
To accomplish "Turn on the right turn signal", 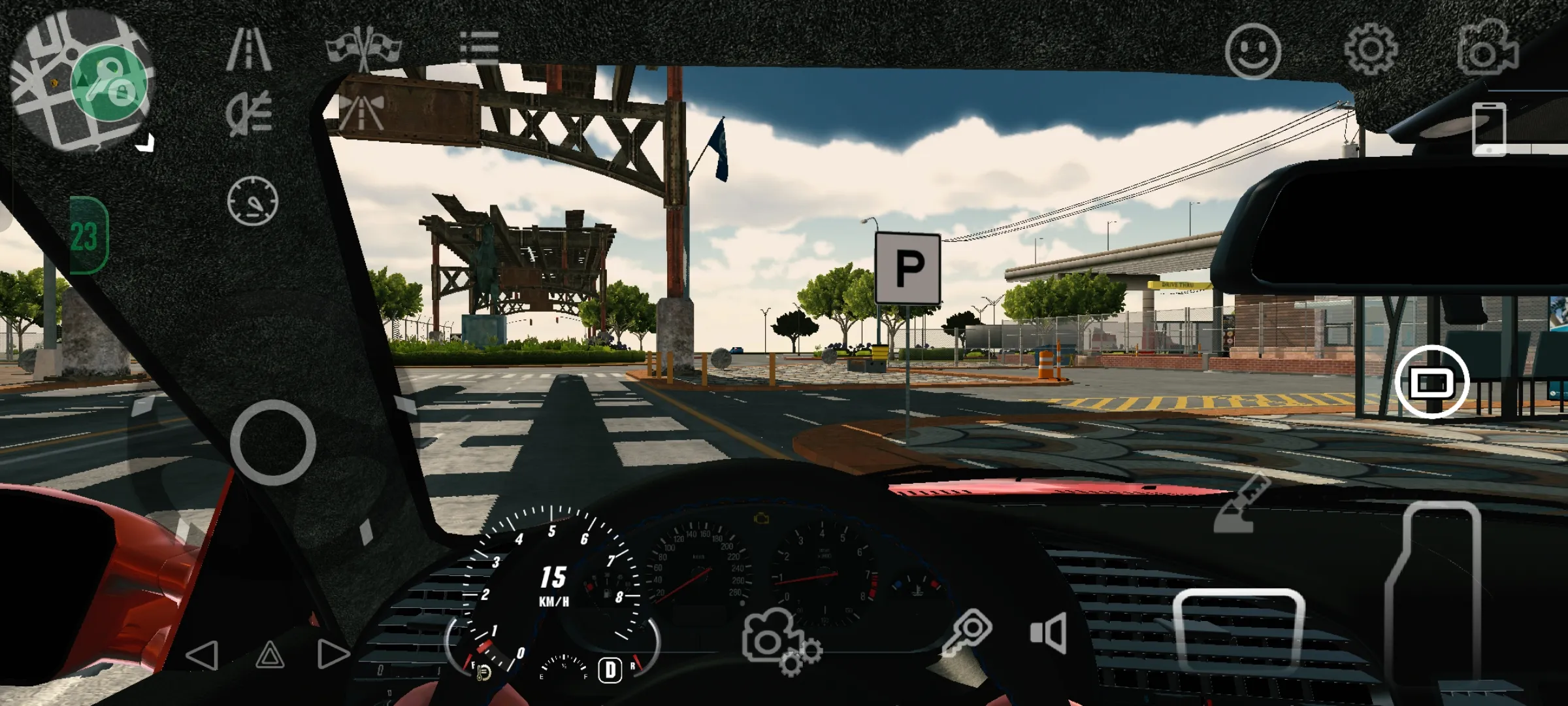I will coord(333,654).
